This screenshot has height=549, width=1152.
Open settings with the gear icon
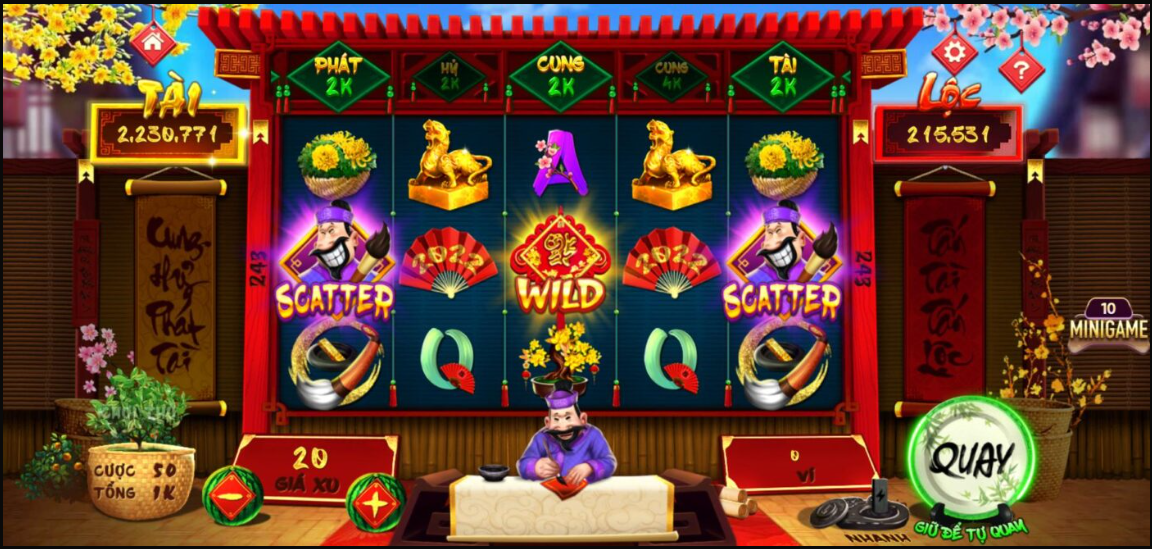tap(955, 49)
